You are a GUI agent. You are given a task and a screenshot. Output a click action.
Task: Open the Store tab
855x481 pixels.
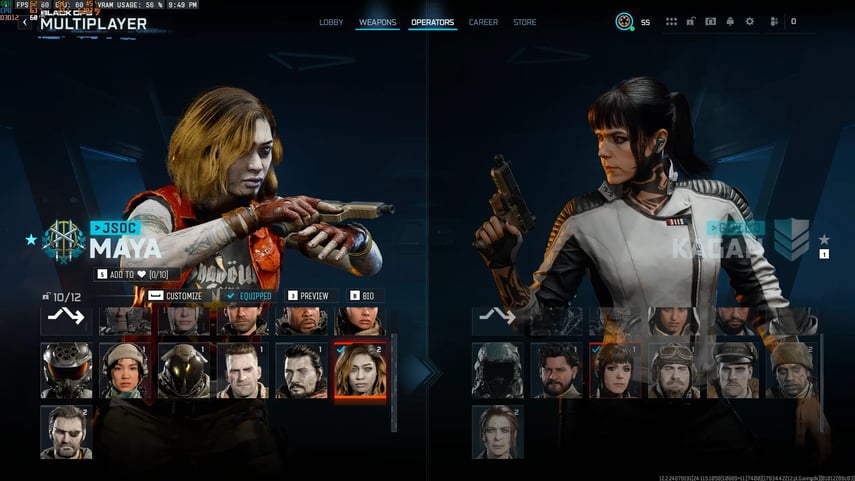coord(524,22)
